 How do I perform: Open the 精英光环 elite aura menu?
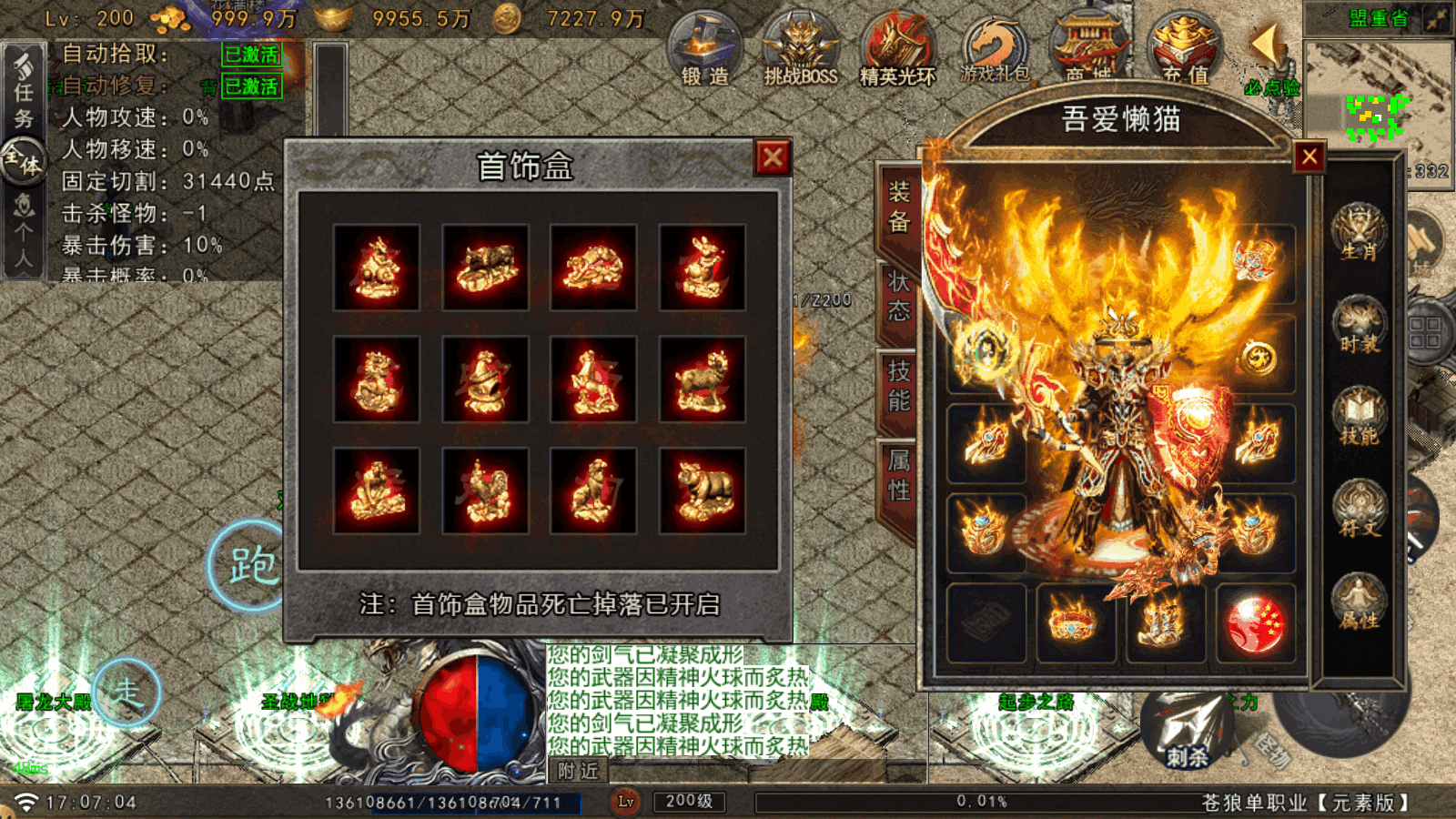pos(897,49)
